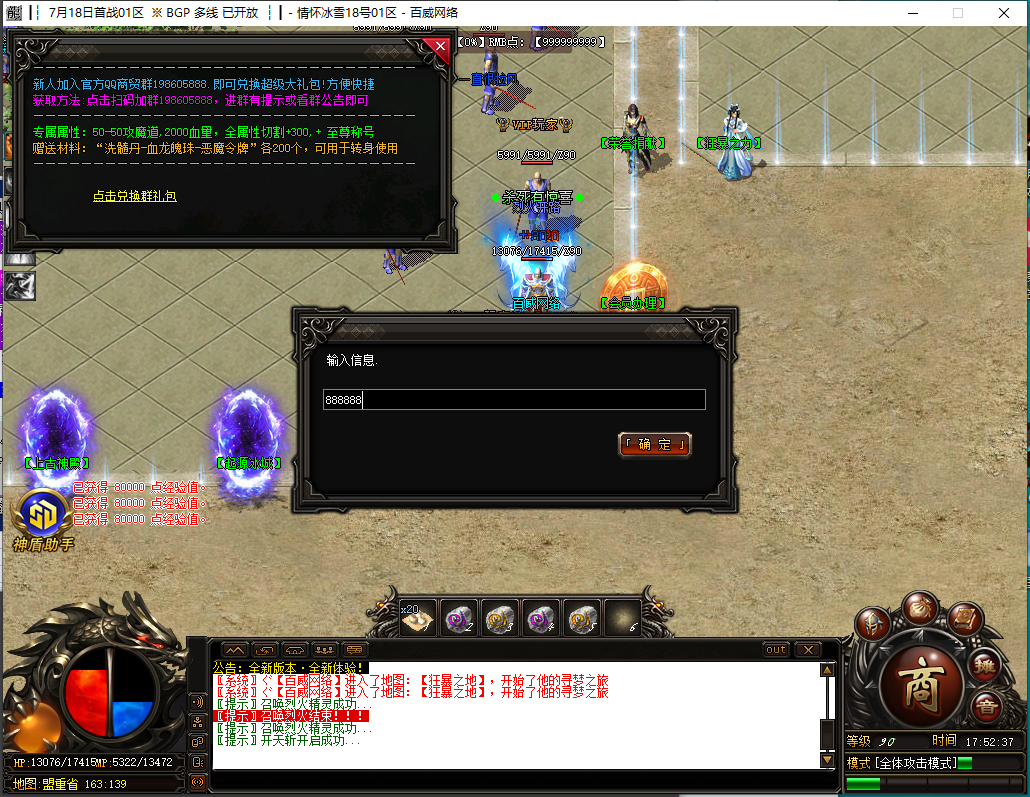Toggle sound with the 音 button
1030x797 pixels.
[x=984, y=707]
